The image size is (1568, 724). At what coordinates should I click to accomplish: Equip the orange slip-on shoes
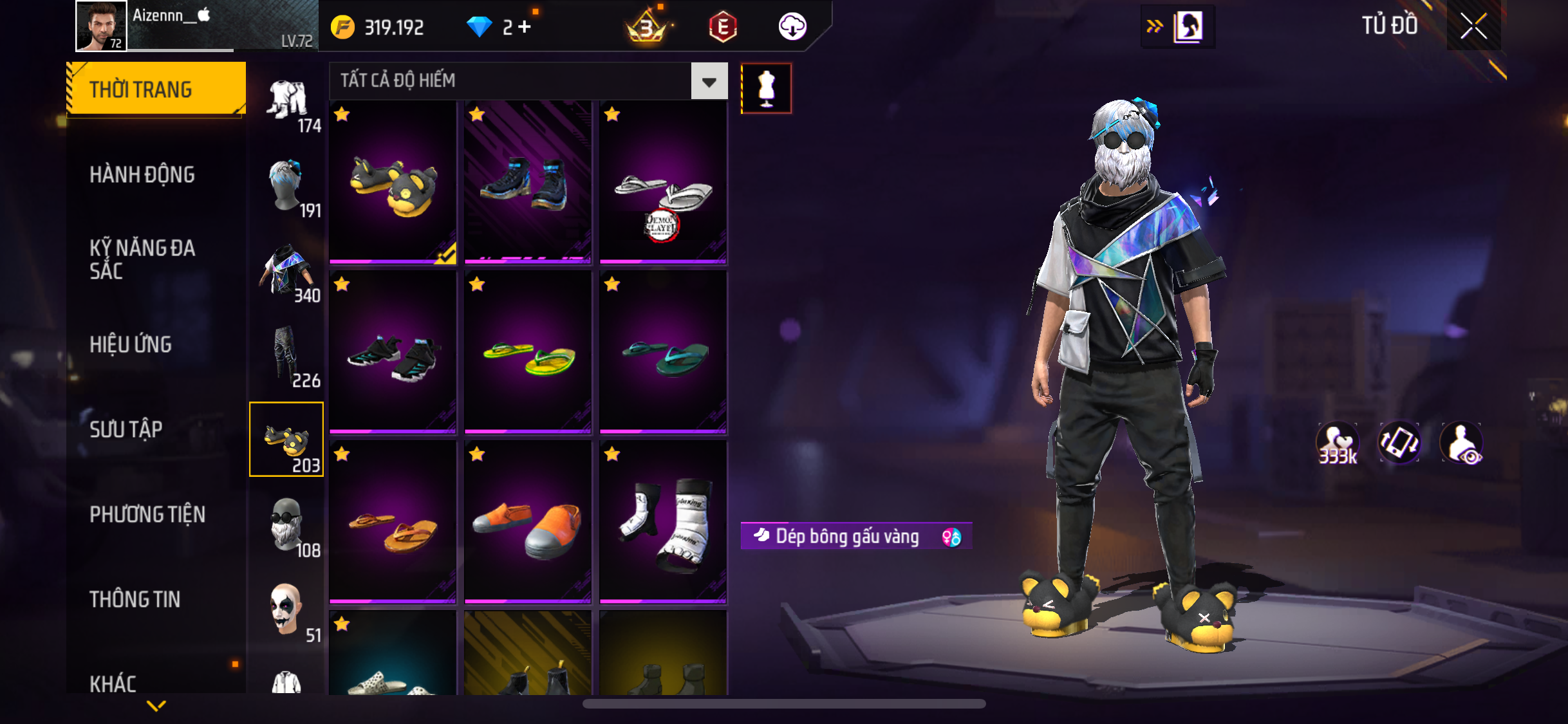tap(528, 523)
